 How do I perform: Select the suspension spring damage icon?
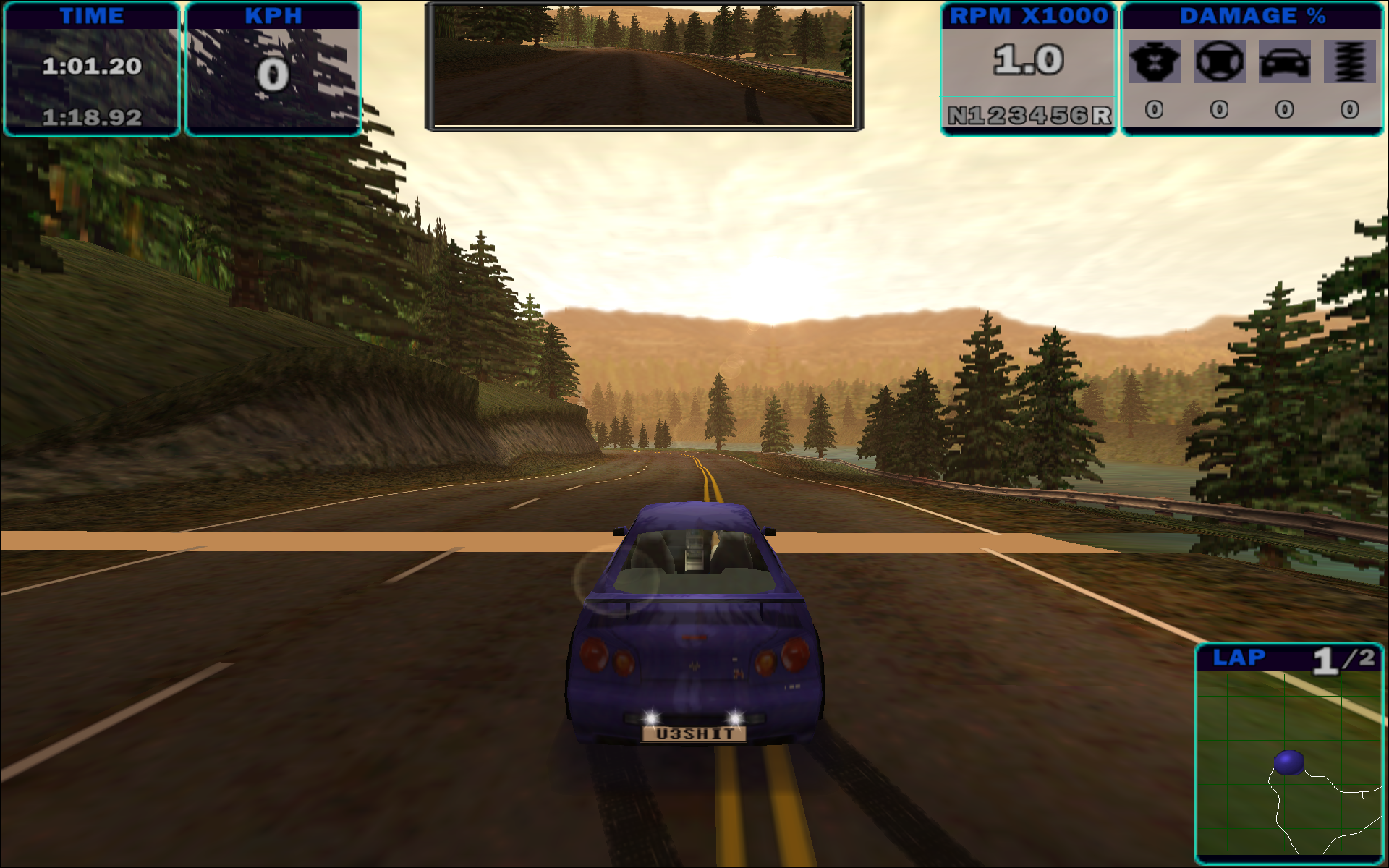(x=1349, y=61)
